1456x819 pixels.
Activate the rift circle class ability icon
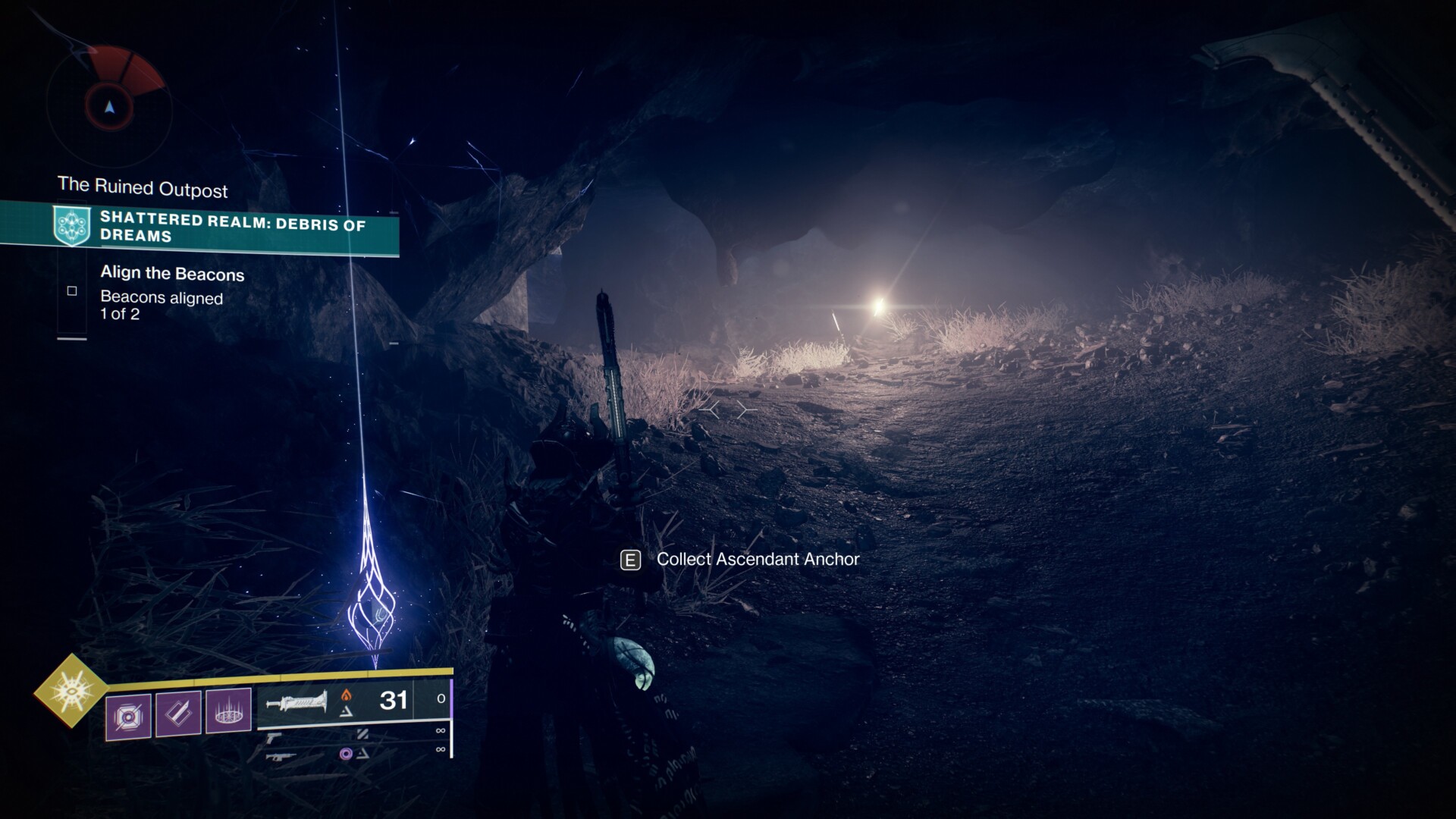pyautogui.click(x=228, y=711)
